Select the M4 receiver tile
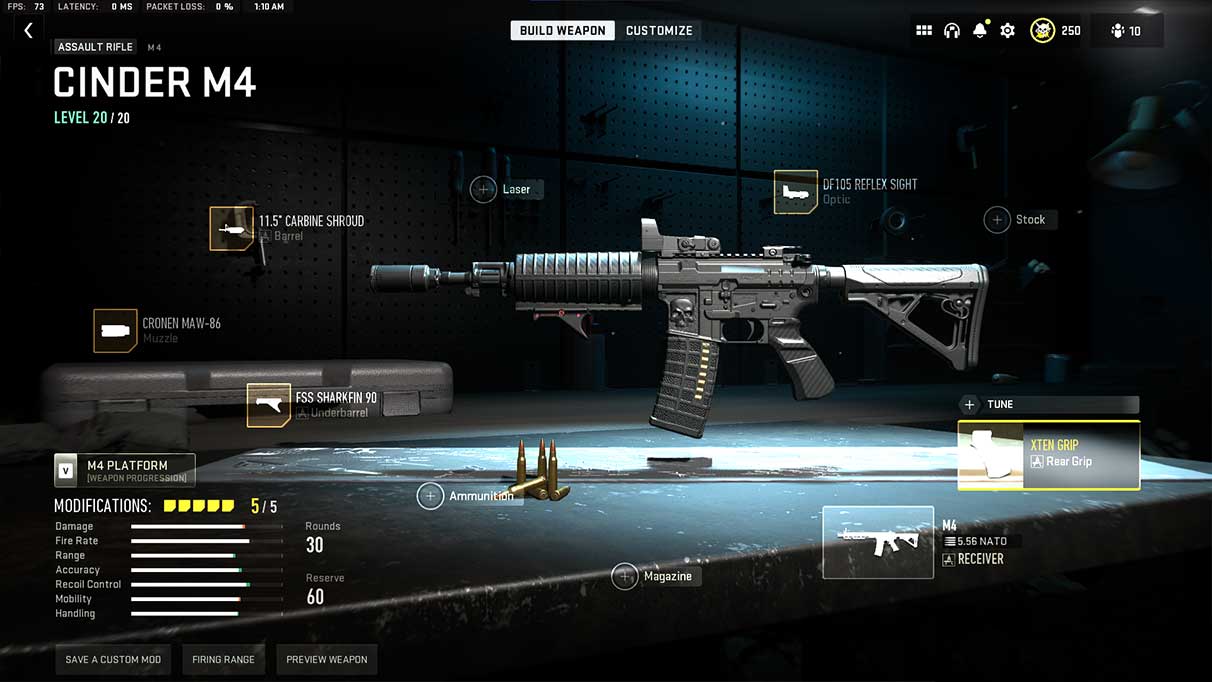 (878, 543)
